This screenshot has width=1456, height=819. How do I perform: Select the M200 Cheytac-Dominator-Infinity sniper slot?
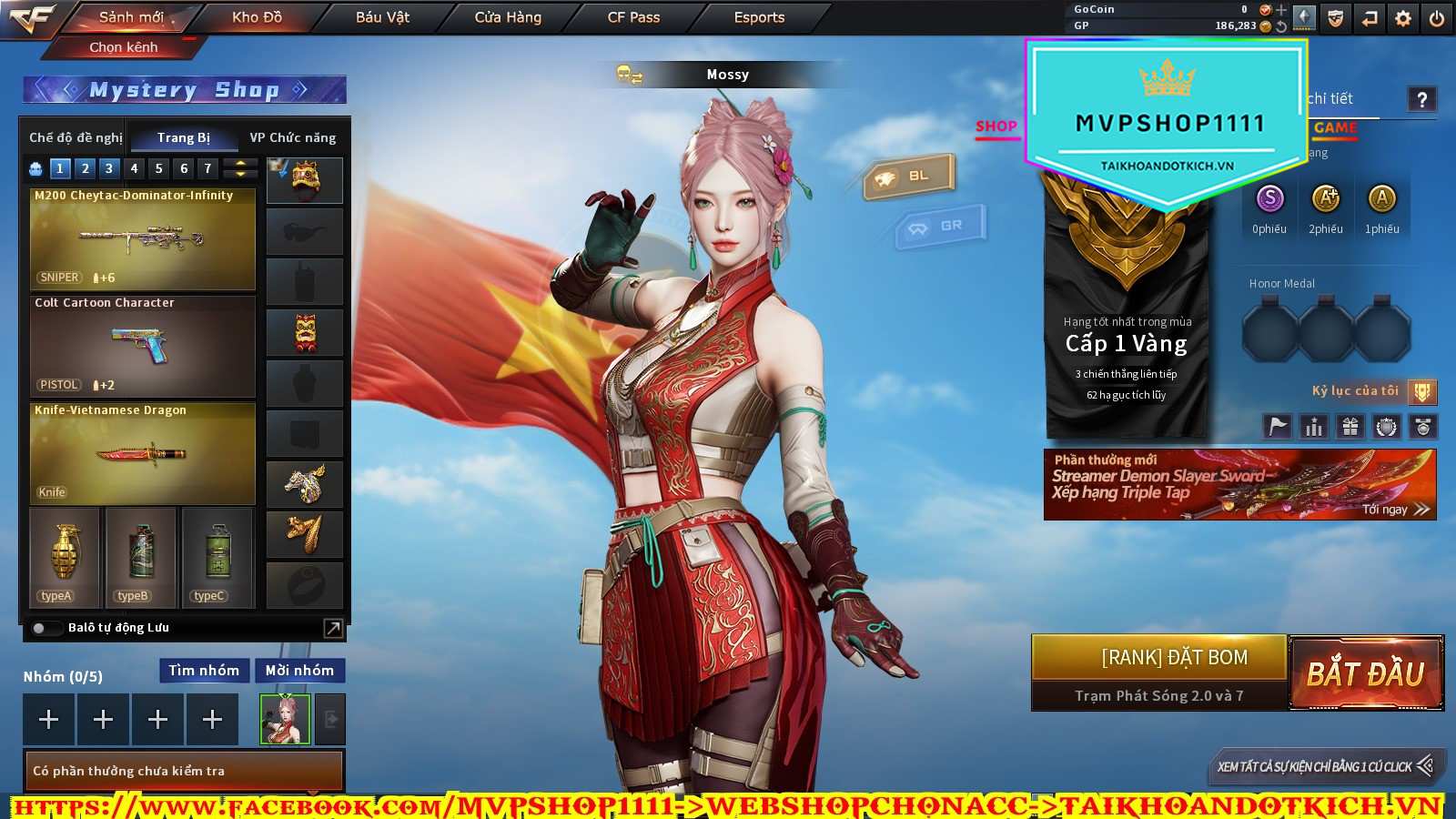pos(143,239)
